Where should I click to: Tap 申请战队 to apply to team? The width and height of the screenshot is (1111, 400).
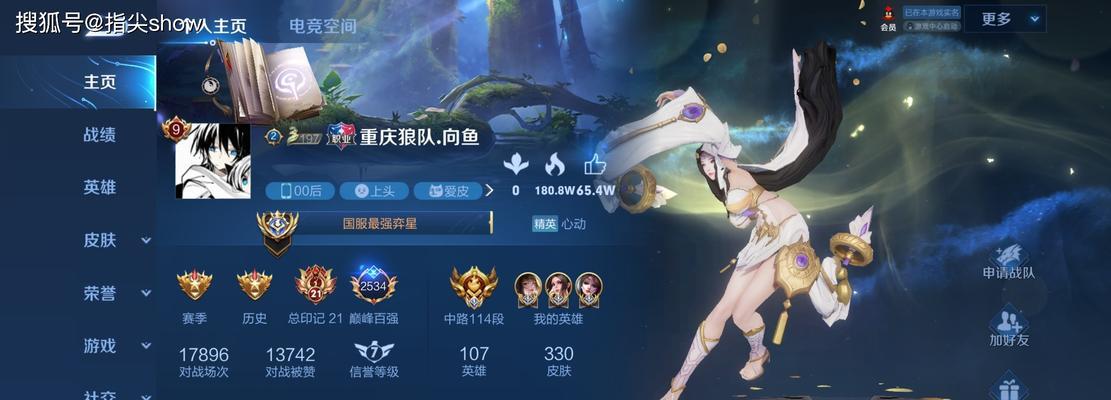click(x=1008, y=260)
